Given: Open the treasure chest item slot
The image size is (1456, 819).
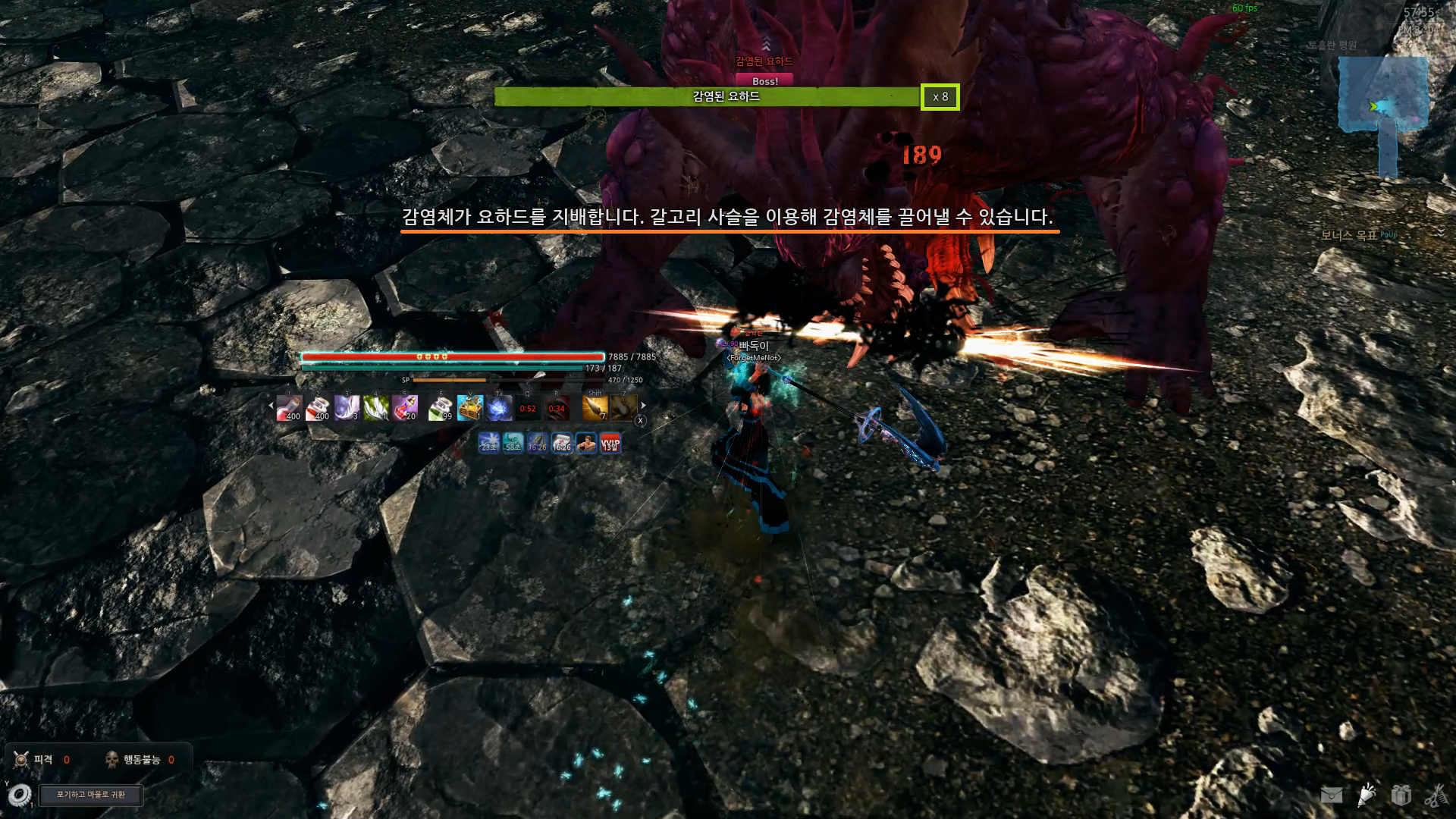Looking at the screenshot, I should (x=469, y=408).
